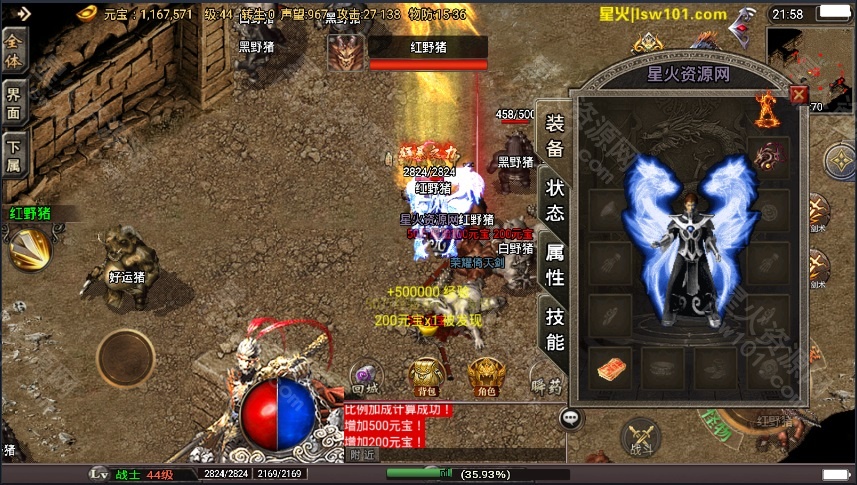Viewport: 857px width, 485px height.
Task: Open the 状态 status tab
Action: point(554,199)
